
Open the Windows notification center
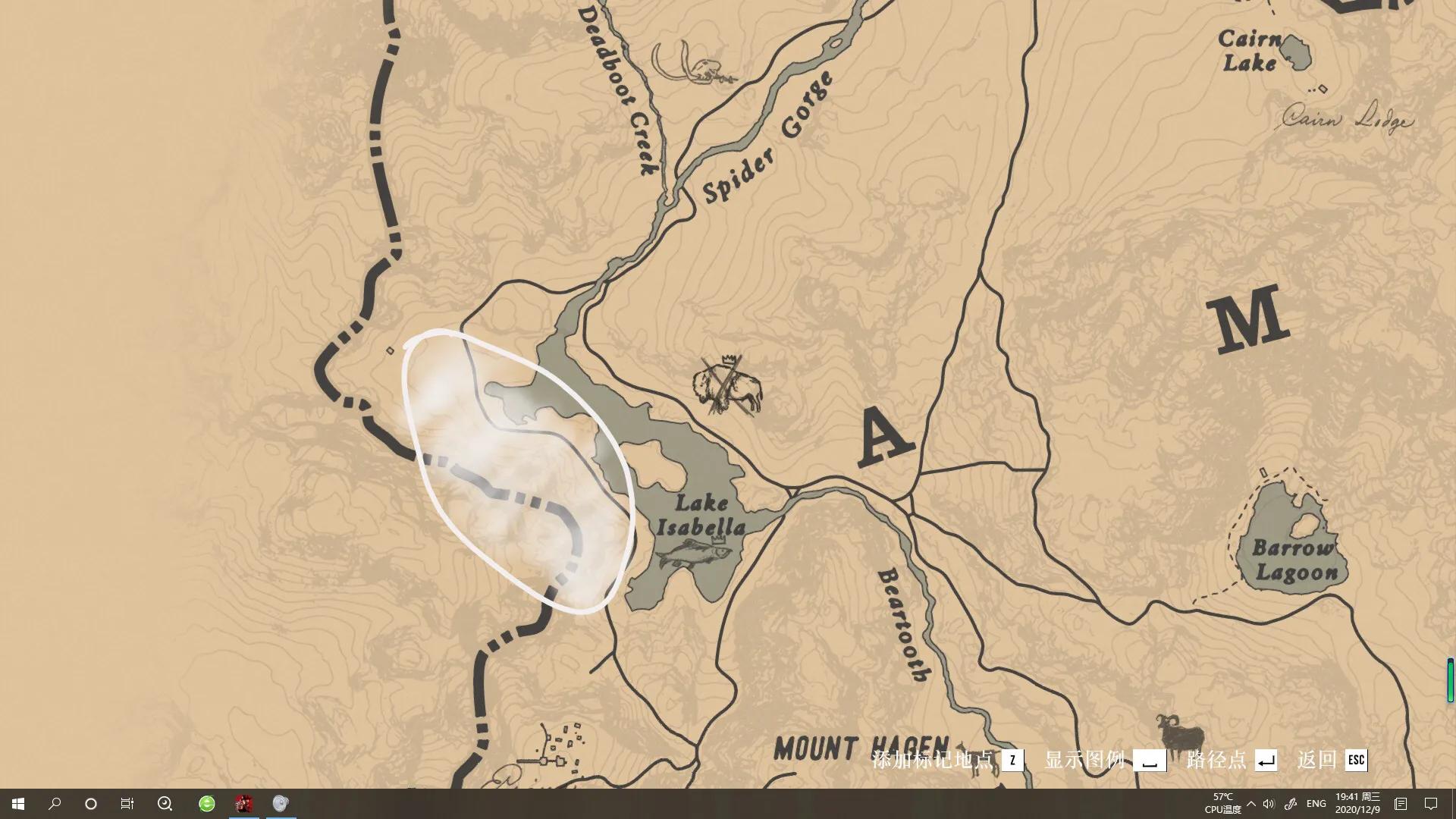(x=1431, y=804)
